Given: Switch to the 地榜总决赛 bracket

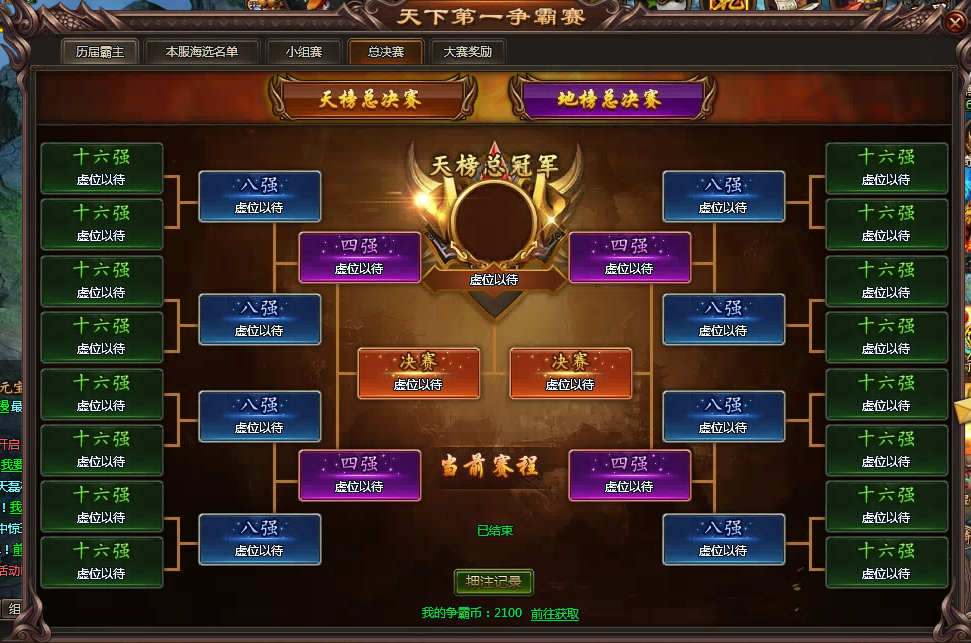Looking at the screenshot, I should pos(609,99).
